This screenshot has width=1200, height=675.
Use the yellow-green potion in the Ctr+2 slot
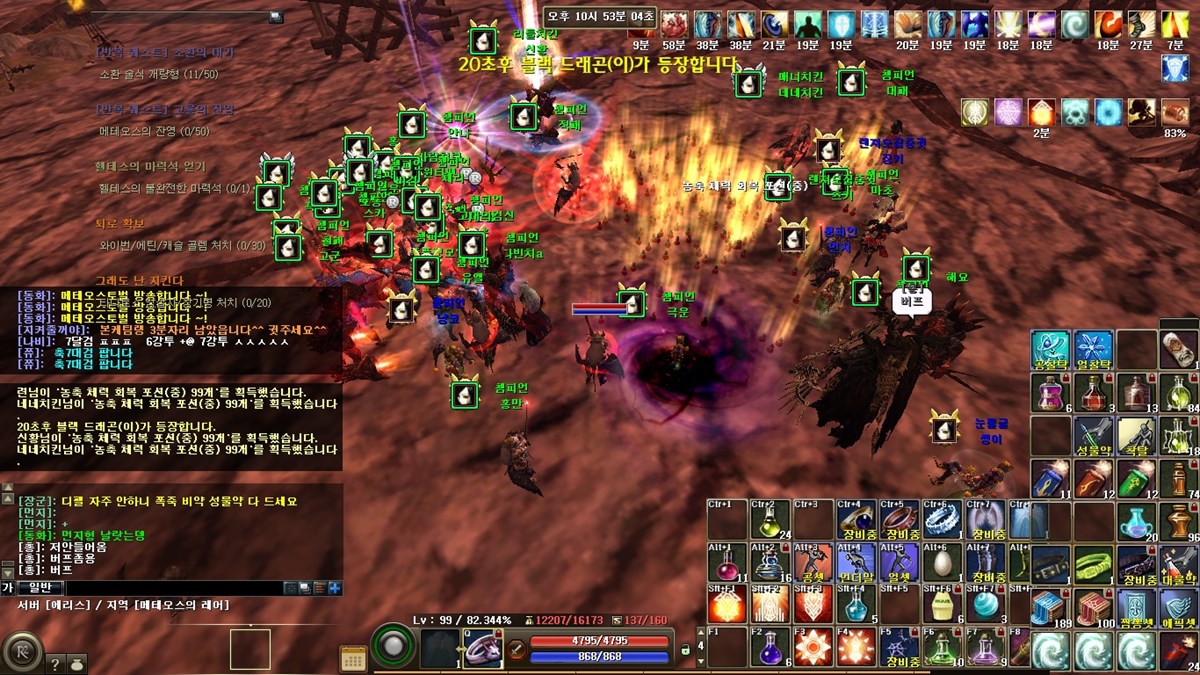(x=769, y=520)
